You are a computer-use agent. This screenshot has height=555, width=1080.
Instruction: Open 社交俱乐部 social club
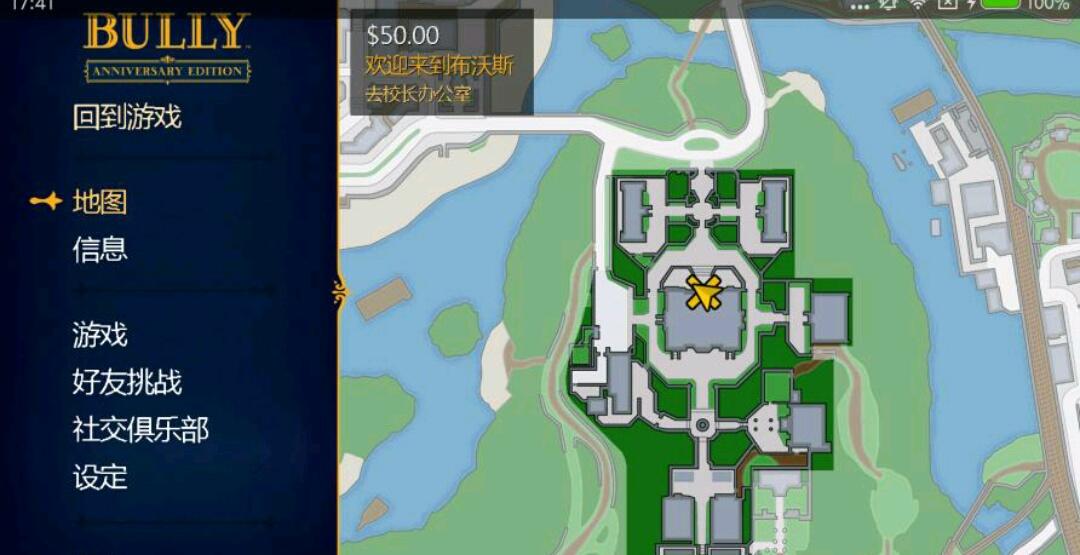point(140,430)
